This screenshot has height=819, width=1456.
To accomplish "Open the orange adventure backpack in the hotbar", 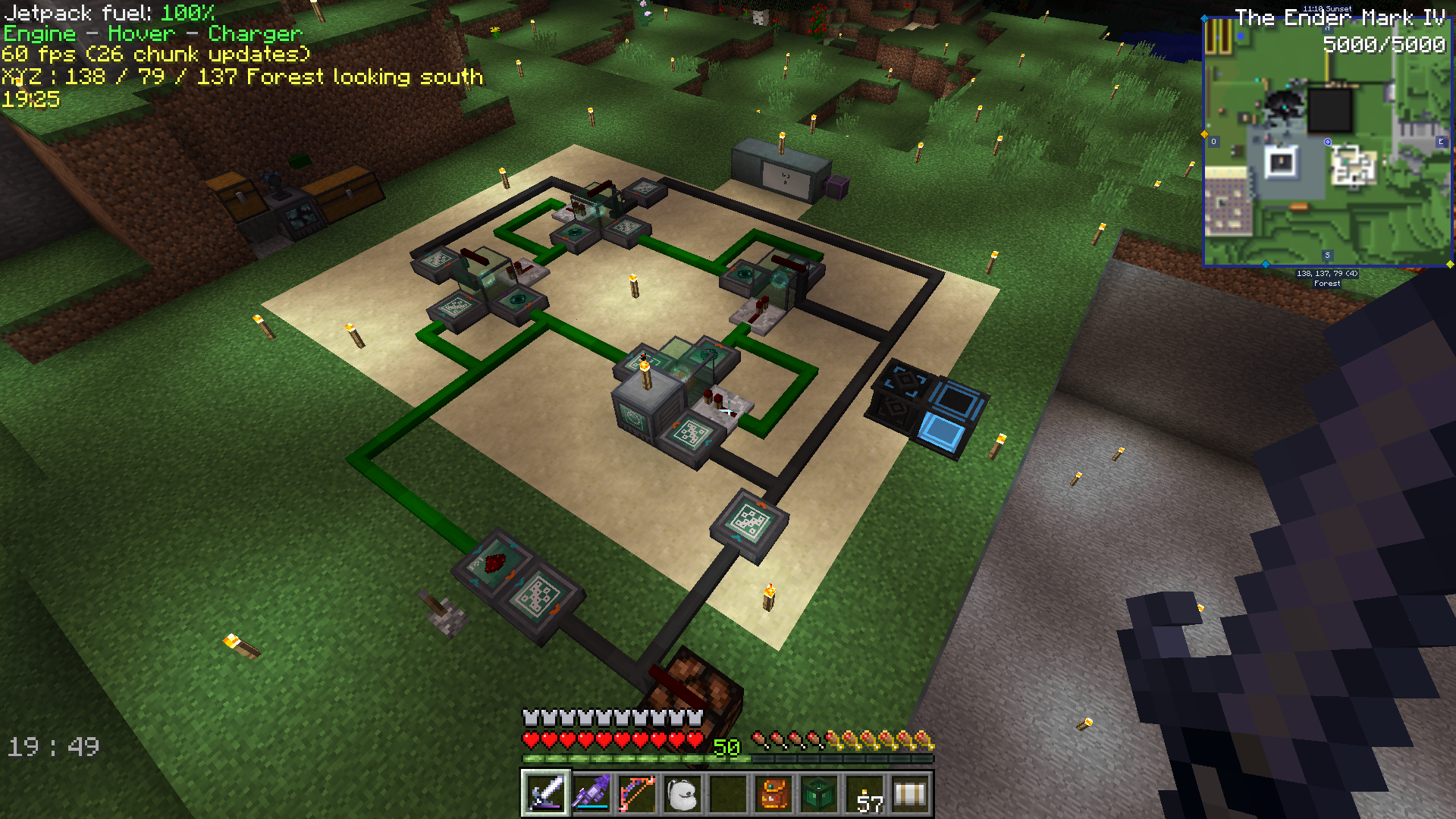I will pos(773,794).
